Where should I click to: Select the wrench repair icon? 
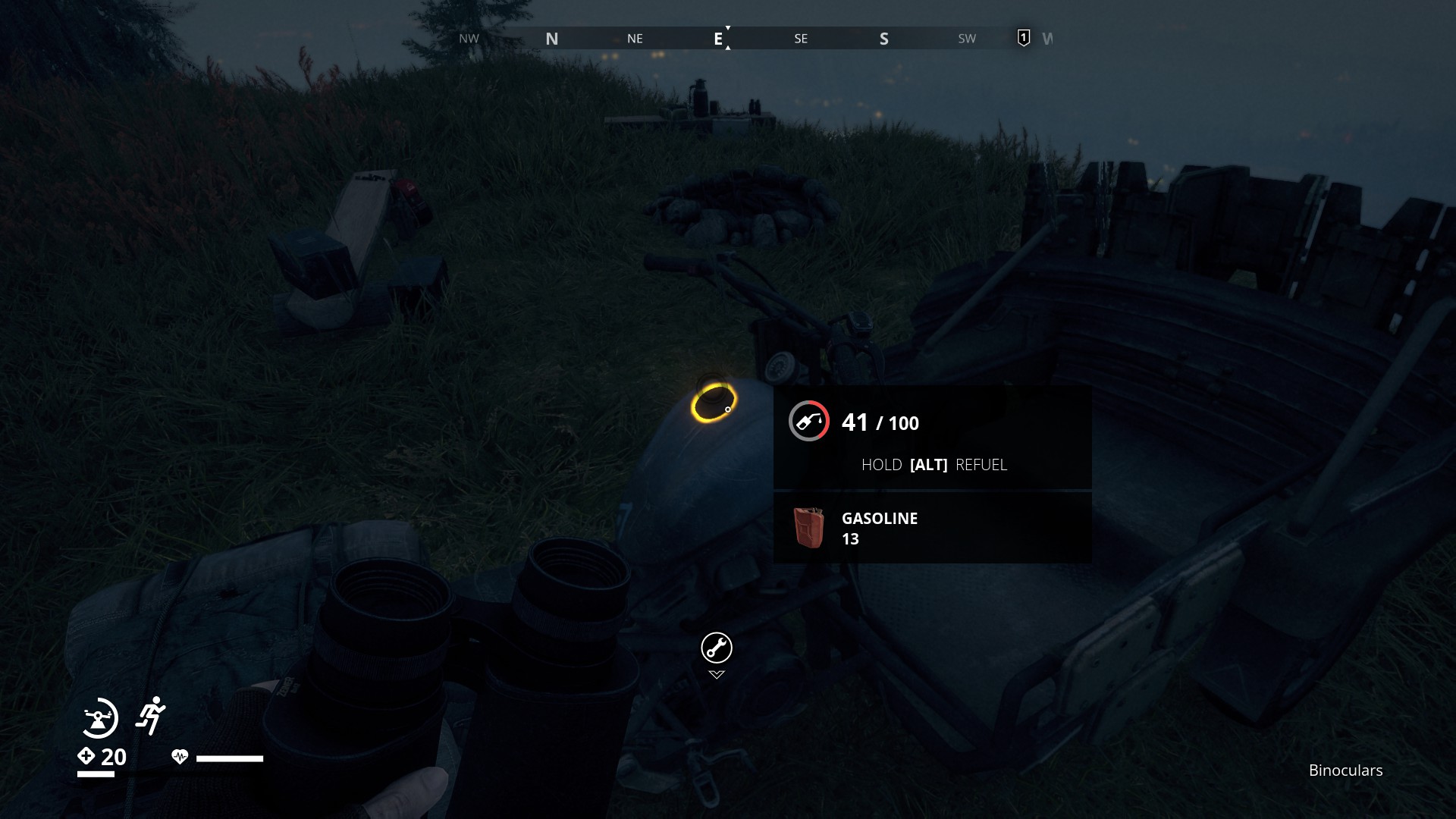coord(716,648)
